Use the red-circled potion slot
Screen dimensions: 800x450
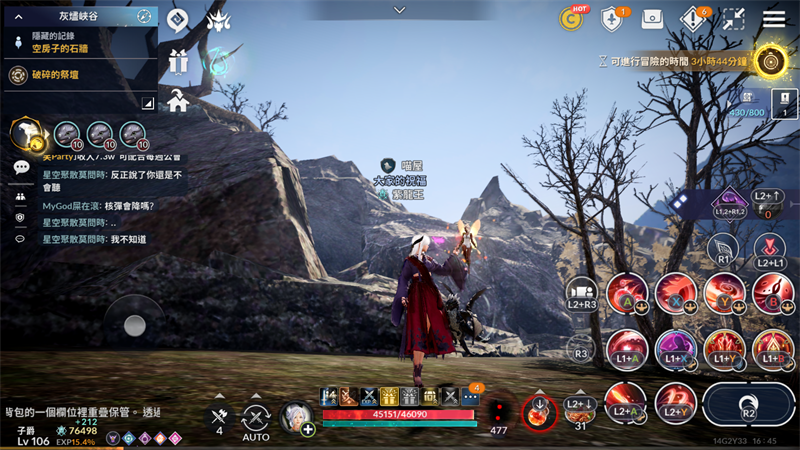(x=540, y=412)
